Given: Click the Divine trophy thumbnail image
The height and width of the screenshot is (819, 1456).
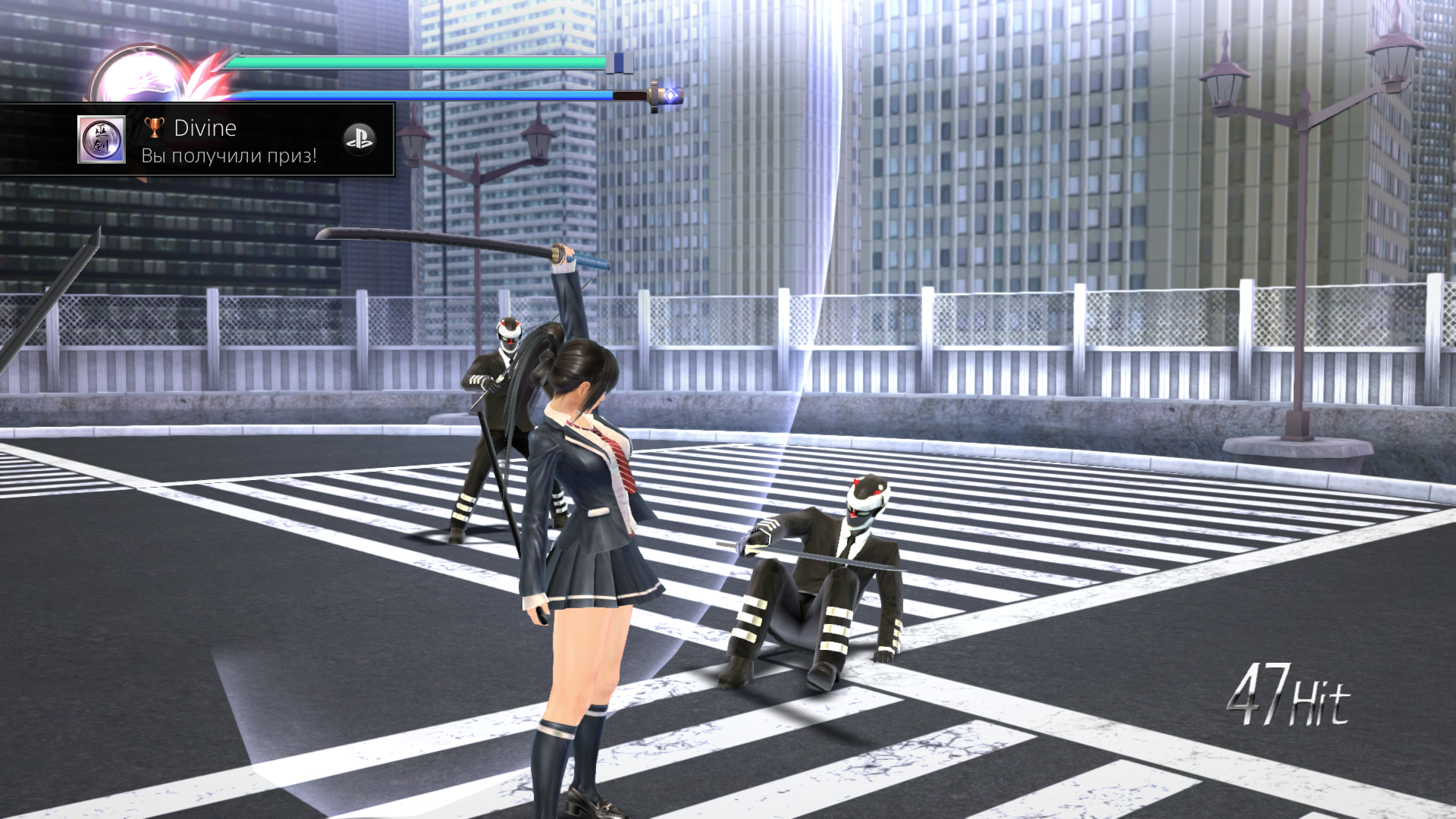Looking at the screenshot, I should coord(102,140).
